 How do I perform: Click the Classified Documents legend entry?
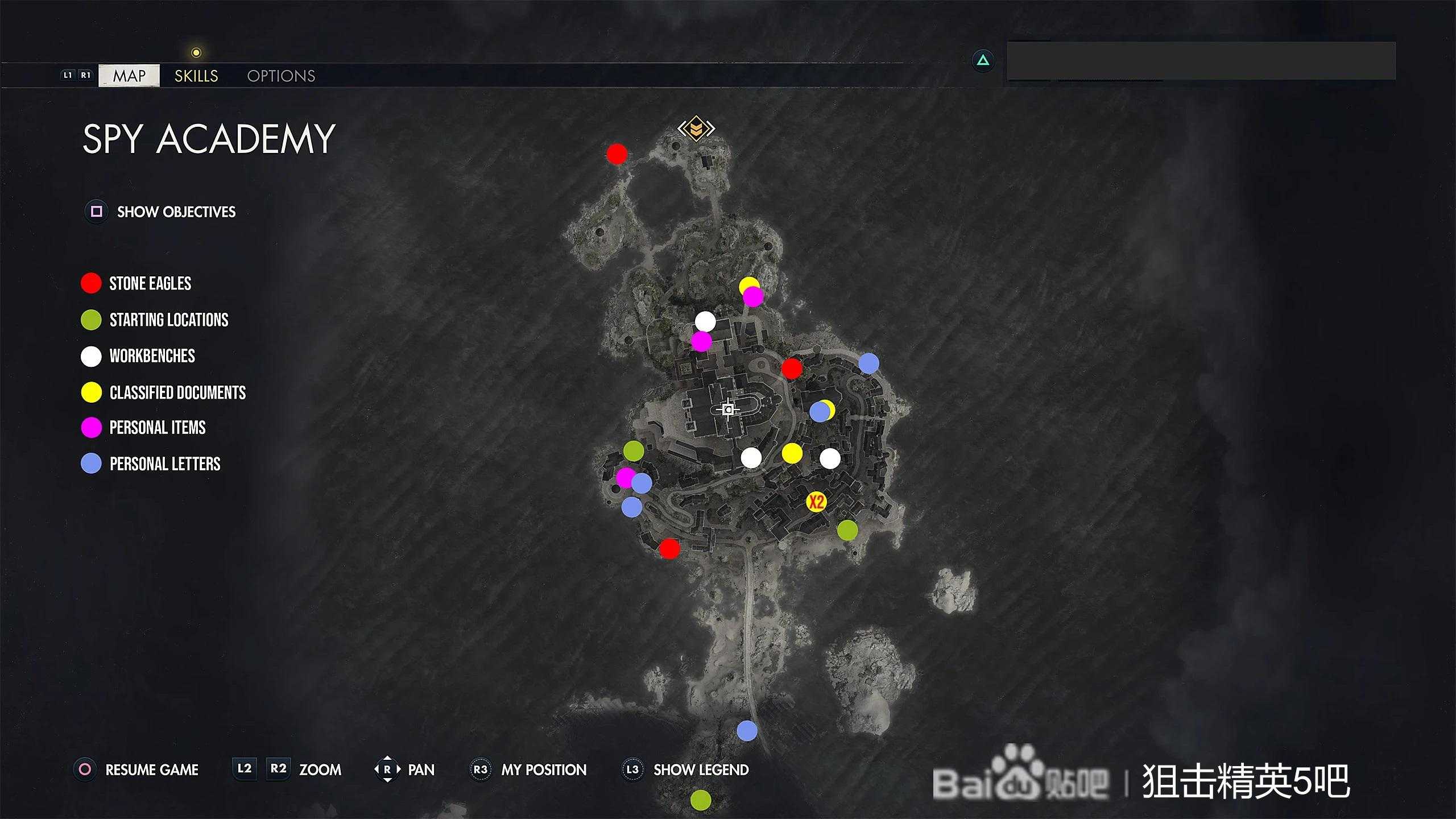click(177, 392)
